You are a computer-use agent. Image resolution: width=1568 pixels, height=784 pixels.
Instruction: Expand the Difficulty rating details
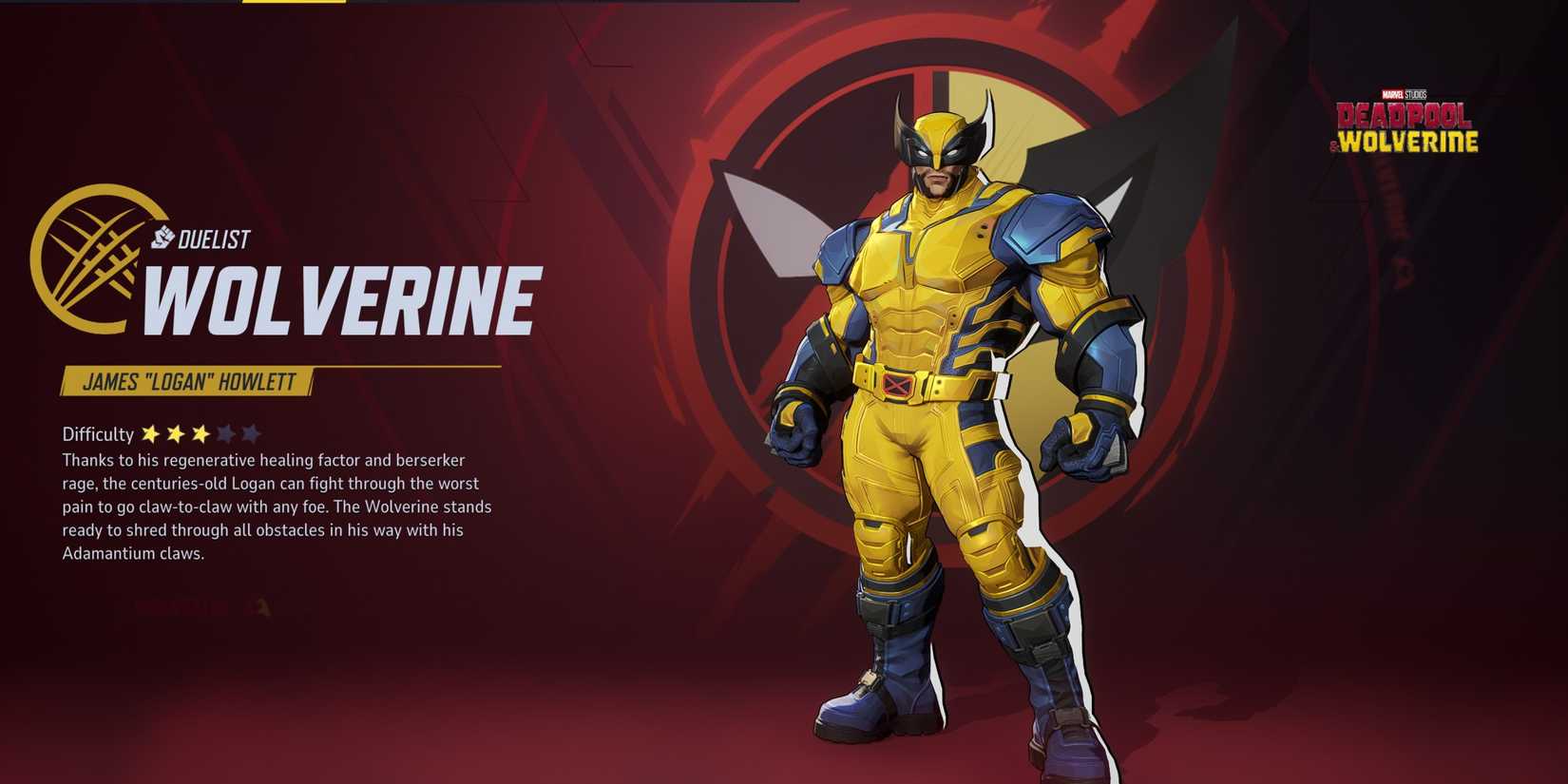pyautogui.click(x=98, y=433)
